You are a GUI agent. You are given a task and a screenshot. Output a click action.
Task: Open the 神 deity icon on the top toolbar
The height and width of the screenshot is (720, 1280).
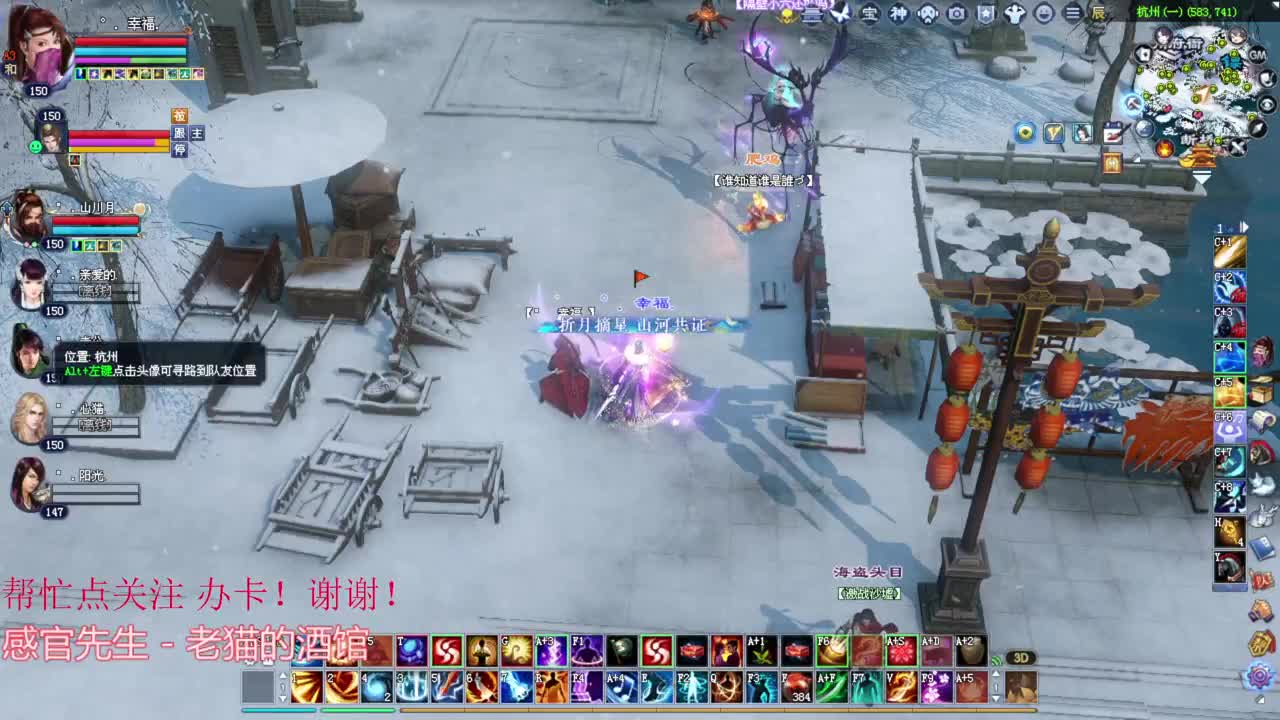tap(900, 14)
